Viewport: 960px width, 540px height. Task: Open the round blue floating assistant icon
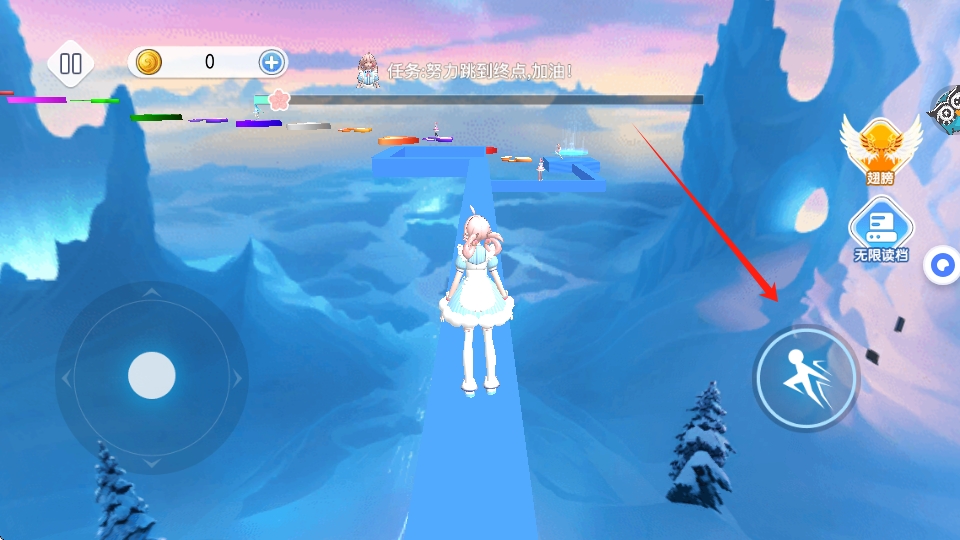(942, 266)
